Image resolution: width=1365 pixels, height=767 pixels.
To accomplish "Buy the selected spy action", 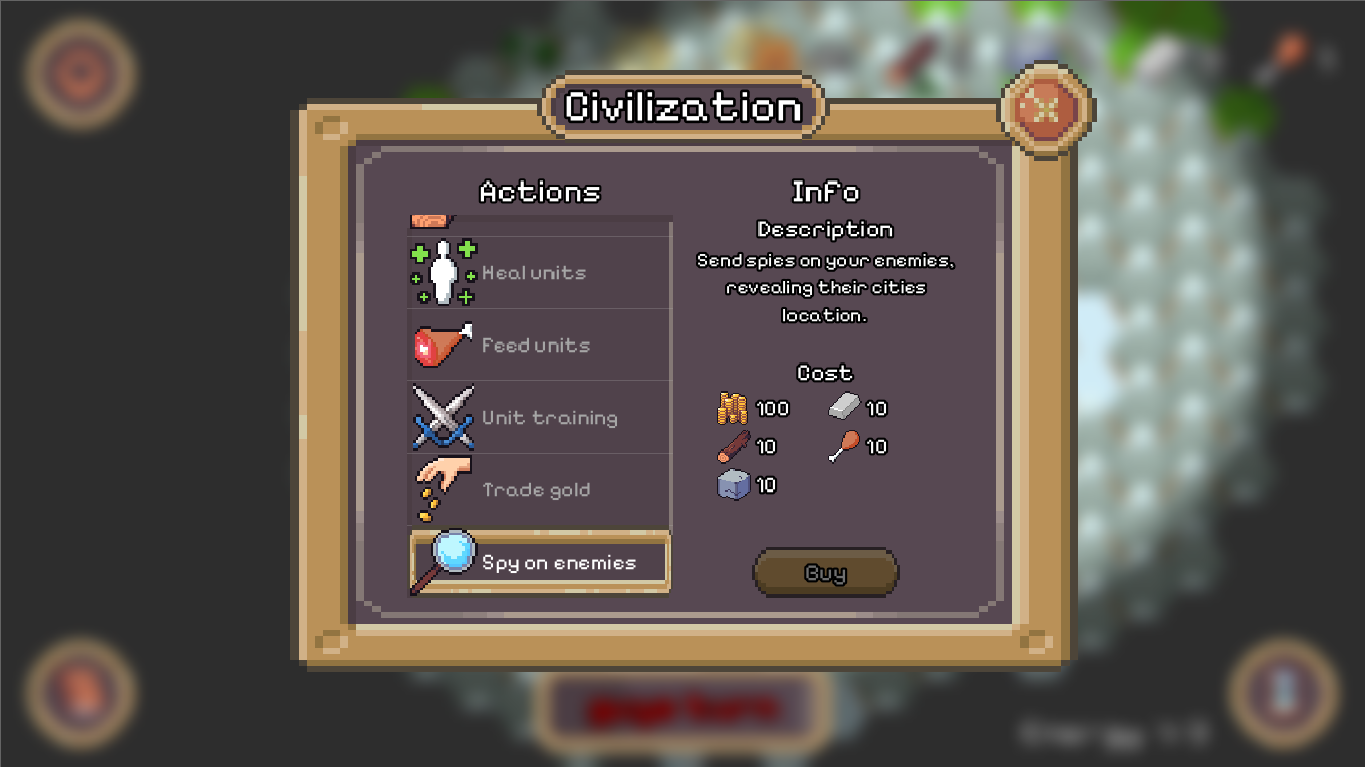I will coord(825,573).
